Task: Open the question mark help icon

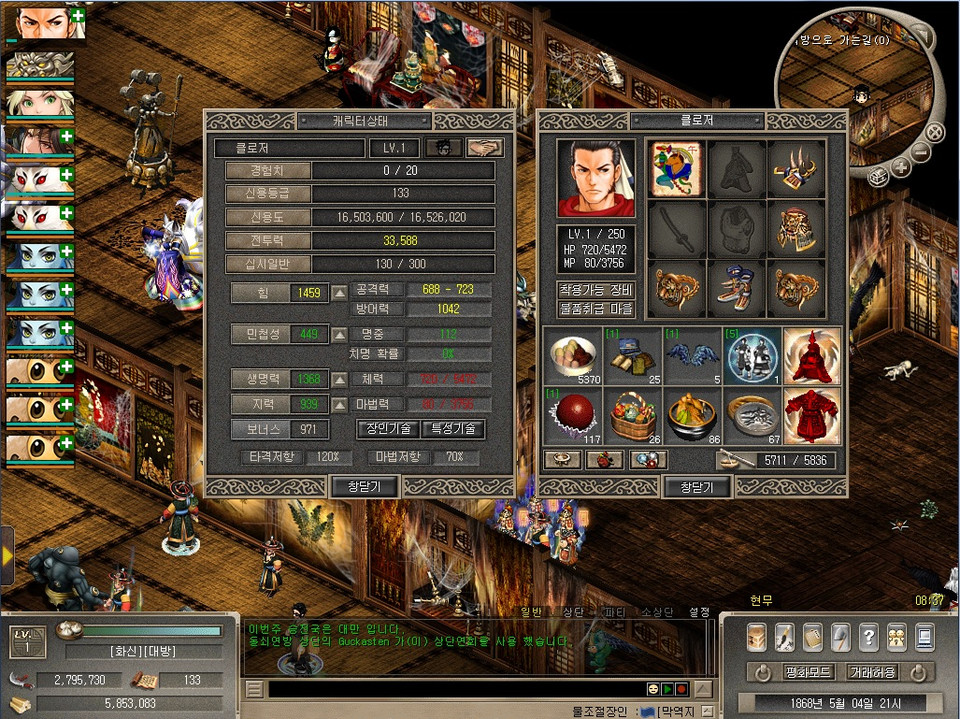Action: (x=869, y=636)
